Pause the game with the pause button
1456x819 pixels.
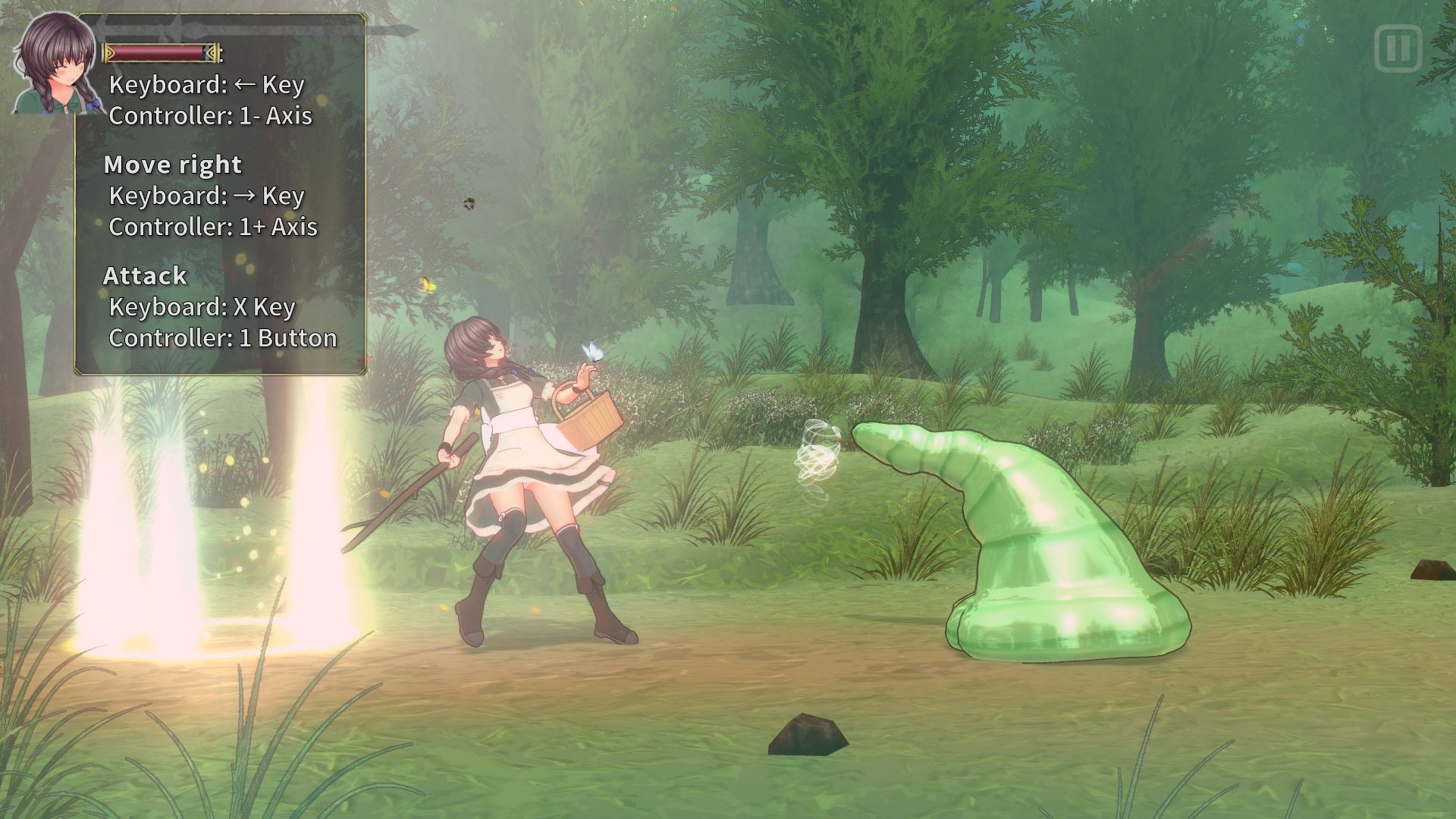click(1398, 49)
